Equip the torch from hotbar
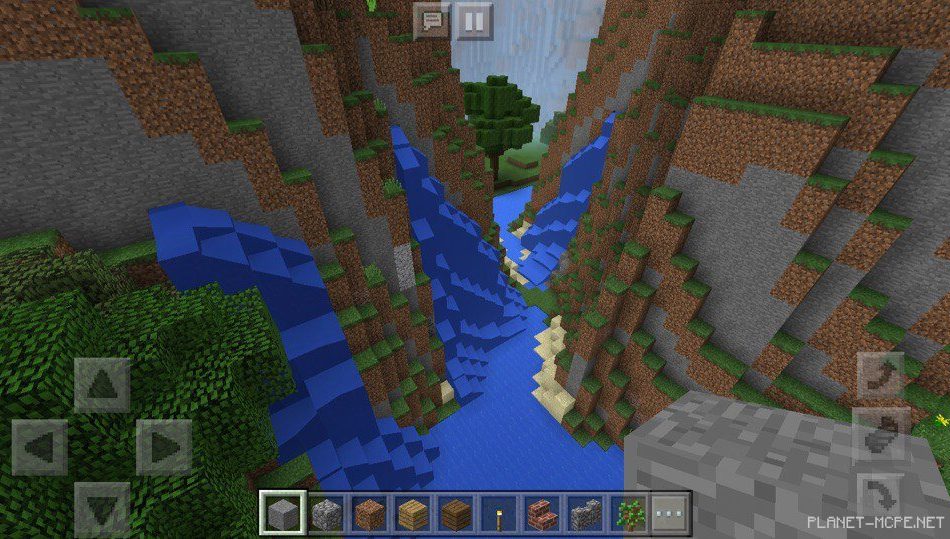Screen dimensions: 950x539 [x=498, y=513]
